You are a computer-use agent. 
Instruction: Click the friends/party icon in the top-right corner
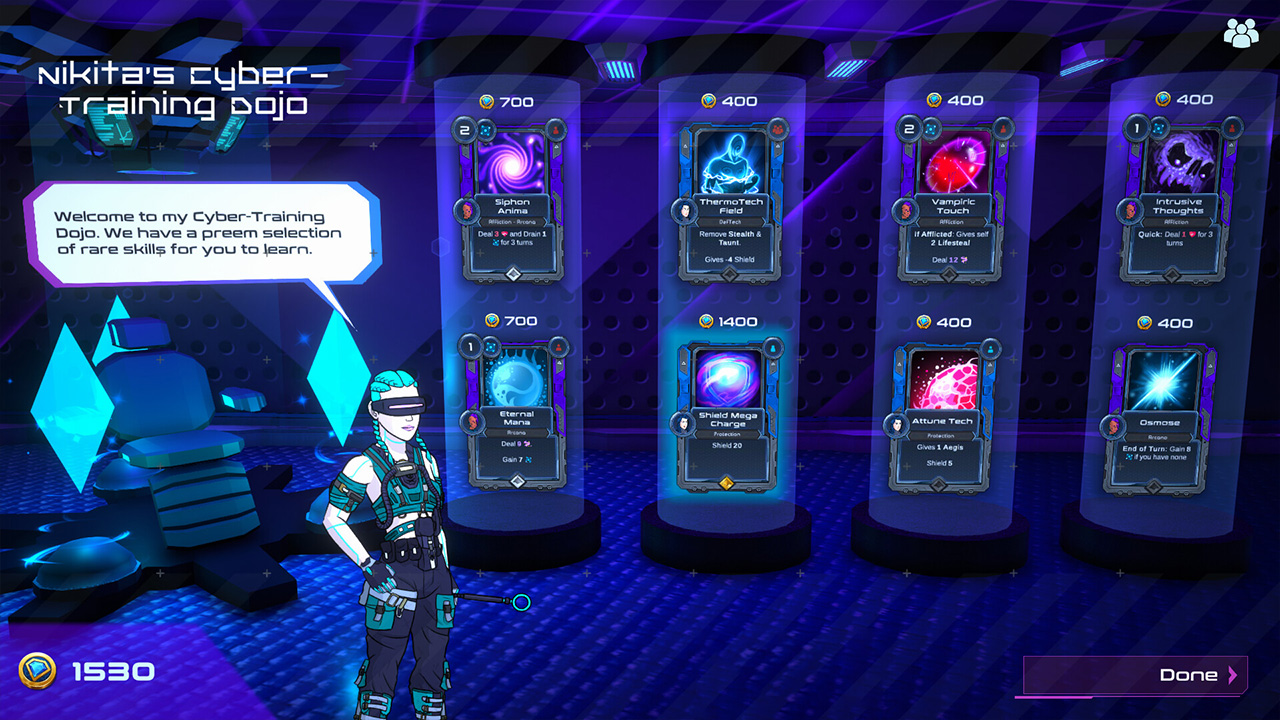coord(1243,32)
